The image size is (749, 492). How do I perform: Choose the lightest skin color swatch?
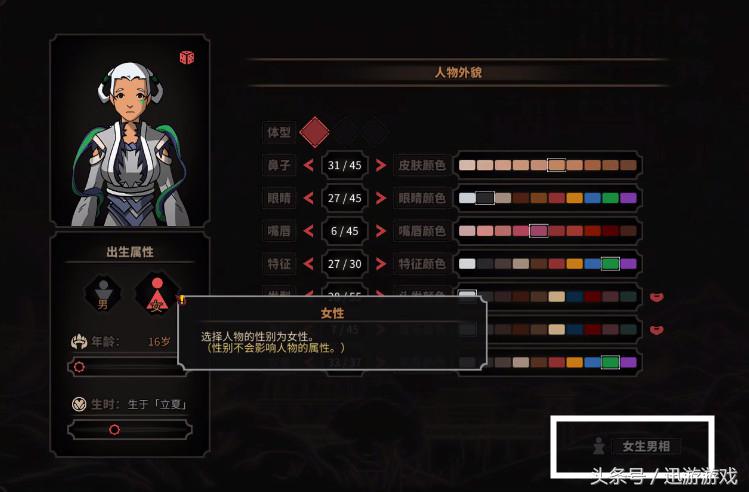pos(467,165)
